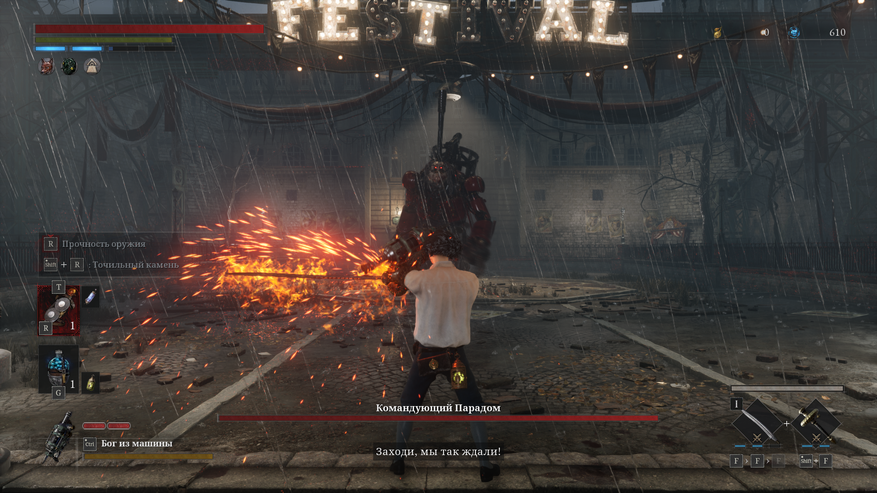The image size is (877, 493).
Task: Click the speaker sound icon
Action: pos(765,32)
